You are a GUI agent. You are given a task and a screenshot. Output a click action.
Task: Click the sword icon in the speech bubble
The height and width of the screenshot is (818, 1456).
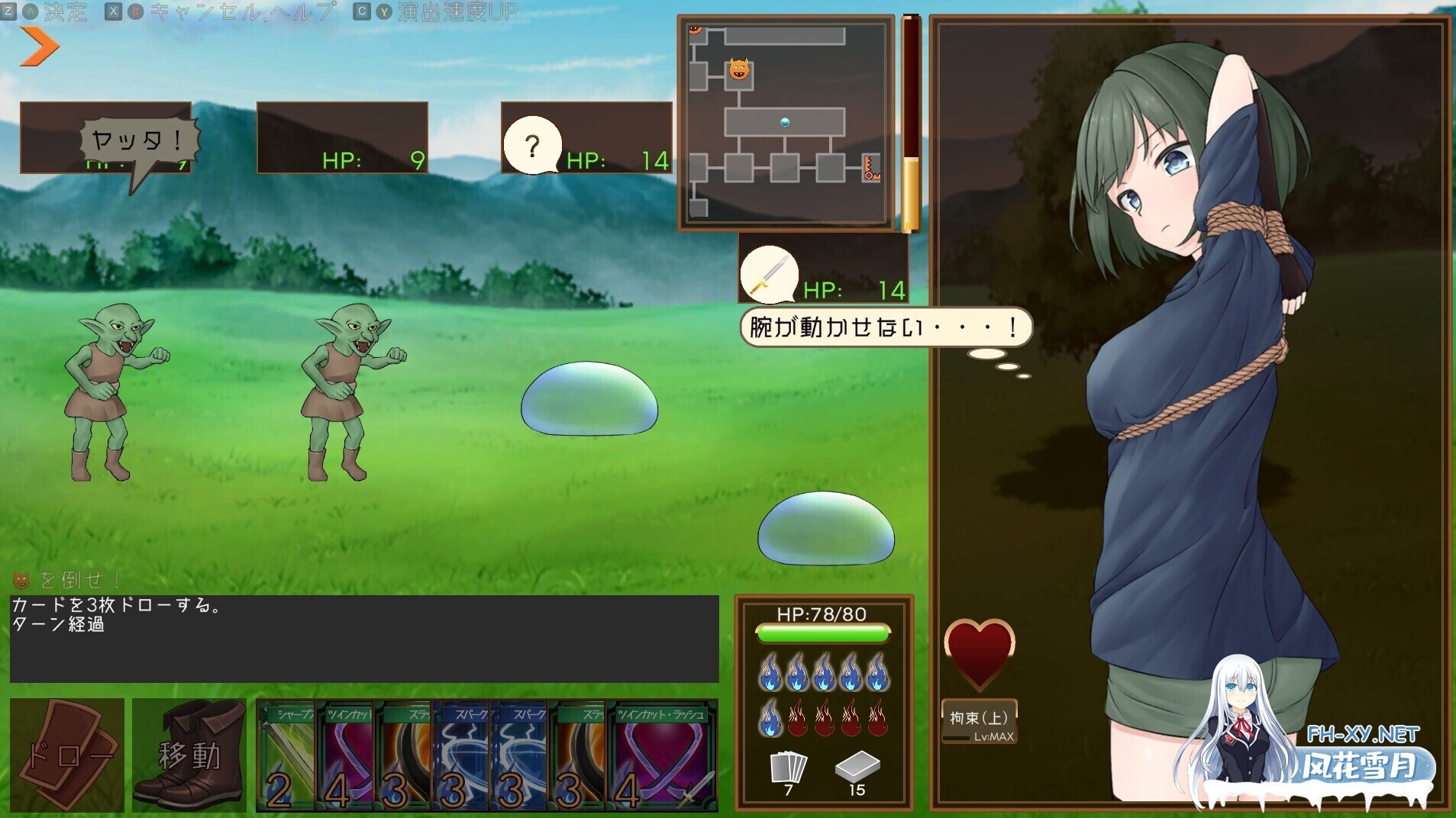pos(771,275)
